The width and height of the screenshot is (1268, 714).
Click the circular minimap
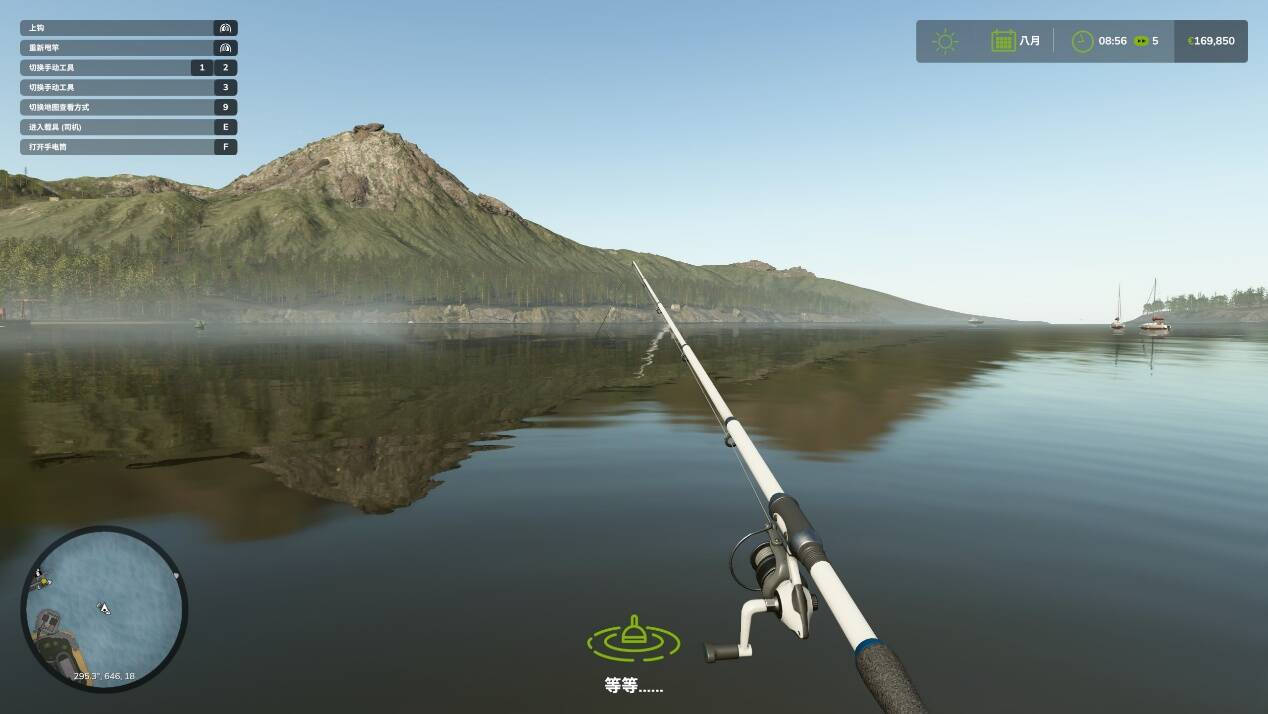104,609
